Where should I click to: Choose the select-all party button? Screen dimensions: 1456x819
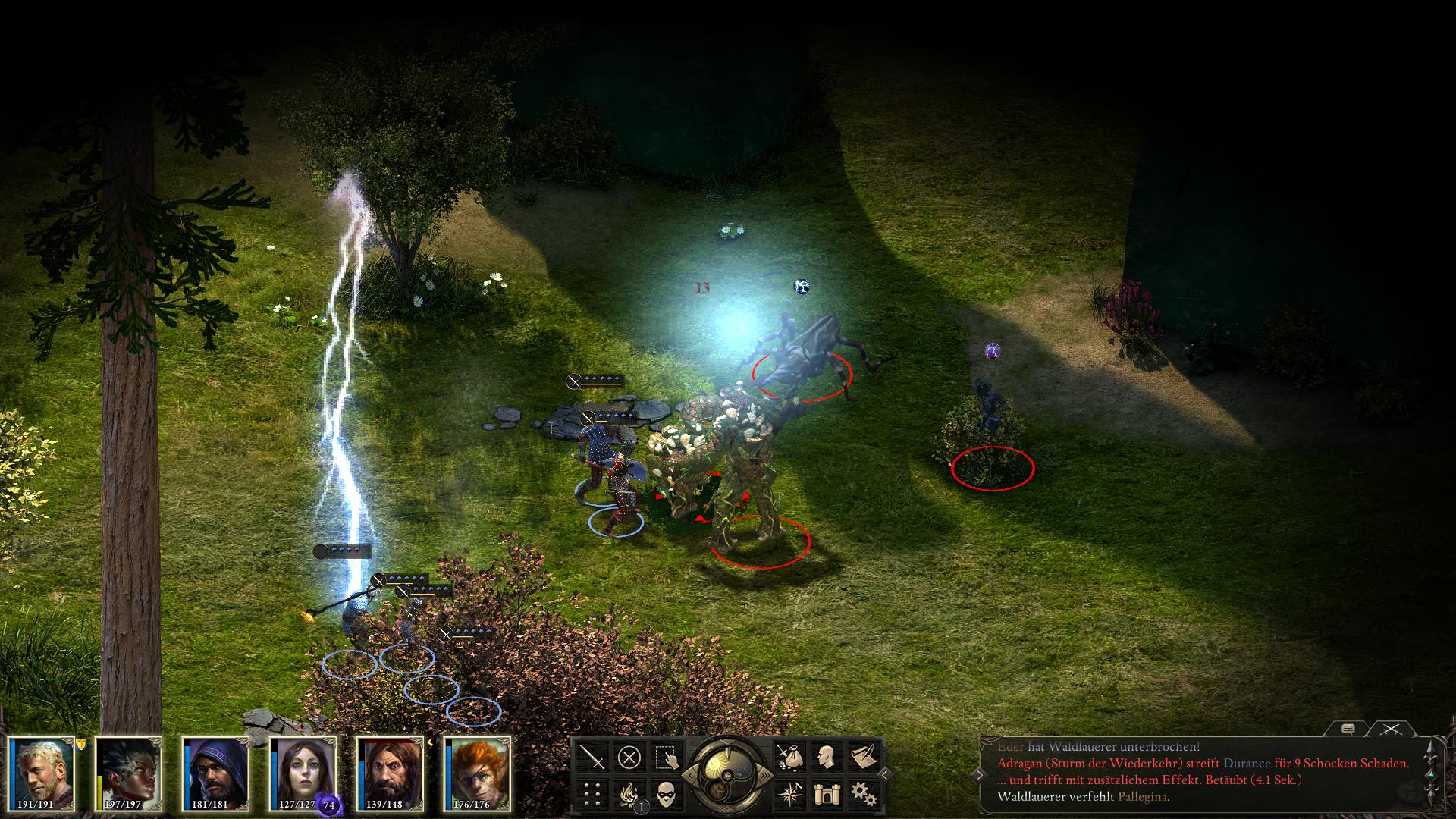coord(666,757)
